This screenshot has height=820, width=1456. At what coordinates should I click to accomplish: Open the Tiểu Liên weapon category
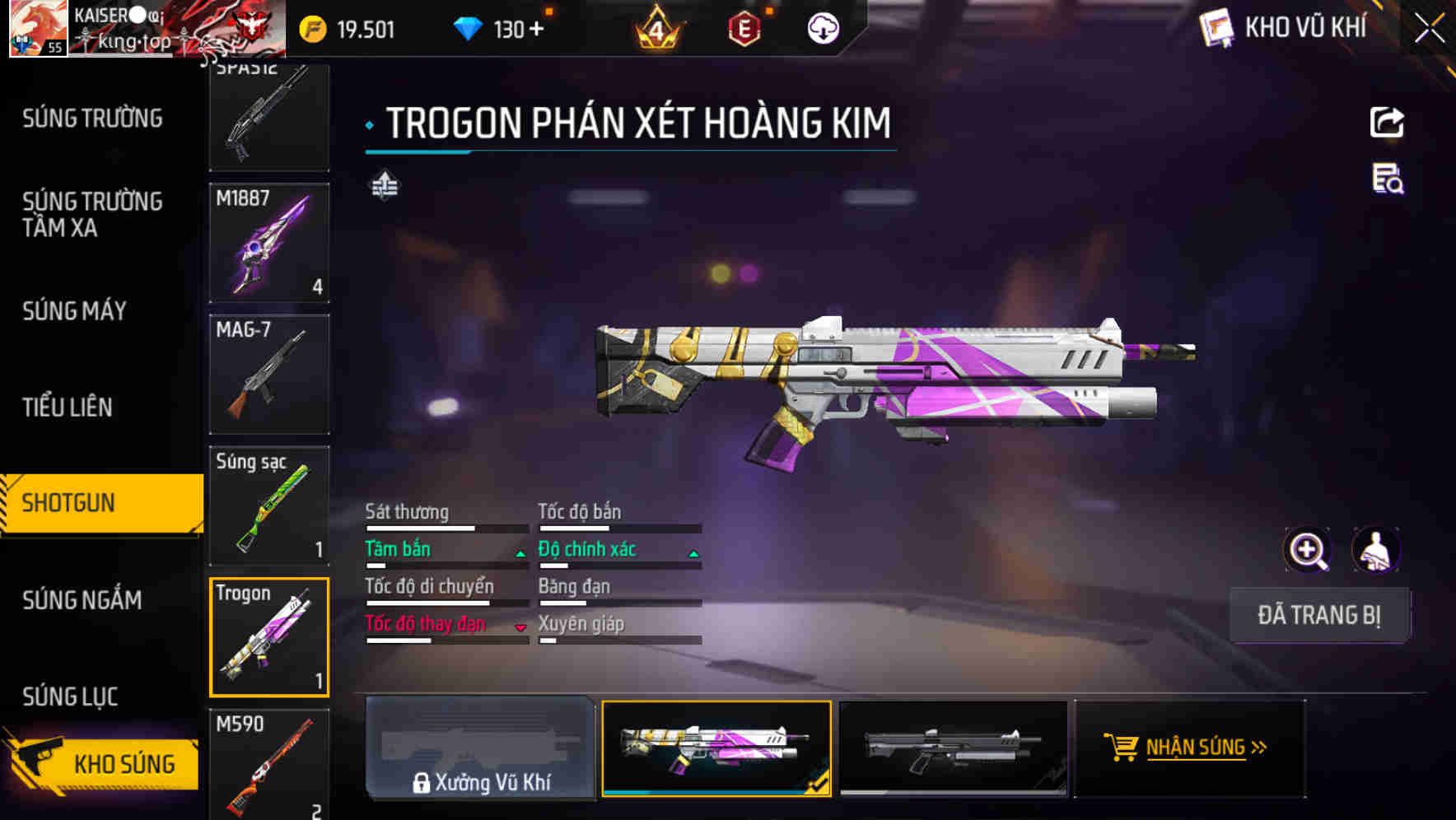click(x=68, y=407)
